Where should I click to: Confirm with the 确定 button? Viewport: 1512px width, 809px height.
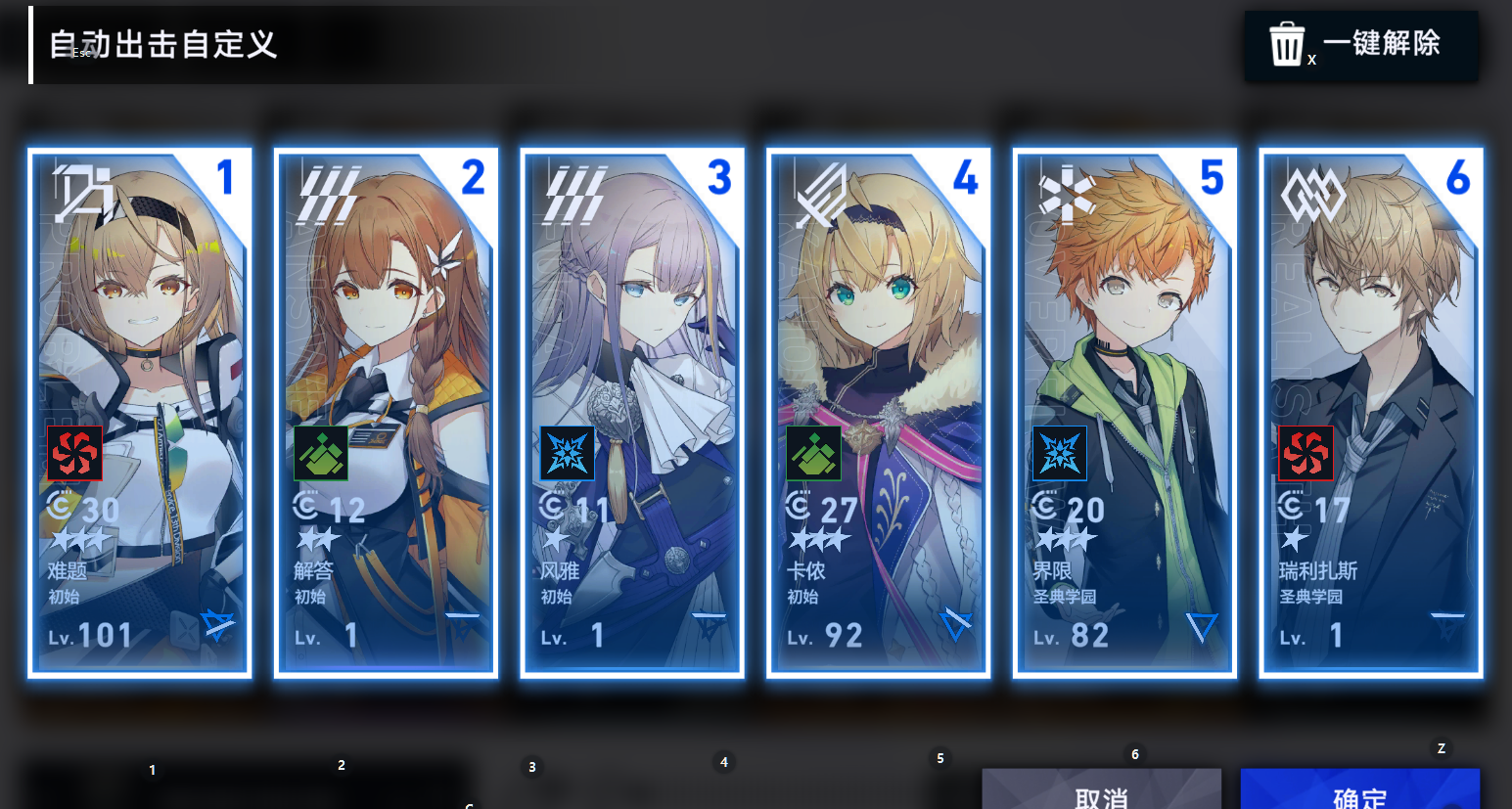click(1359, 792)
